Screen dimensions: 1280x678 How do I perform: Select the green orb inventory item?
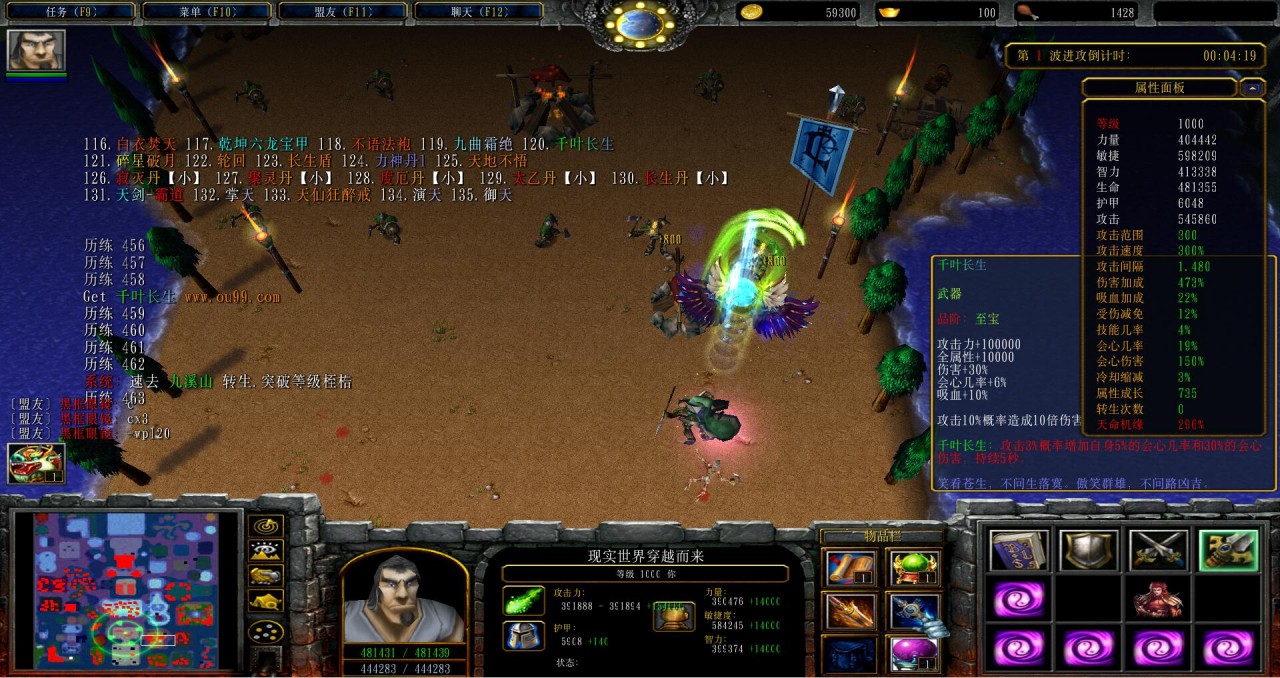pos(912,569)
